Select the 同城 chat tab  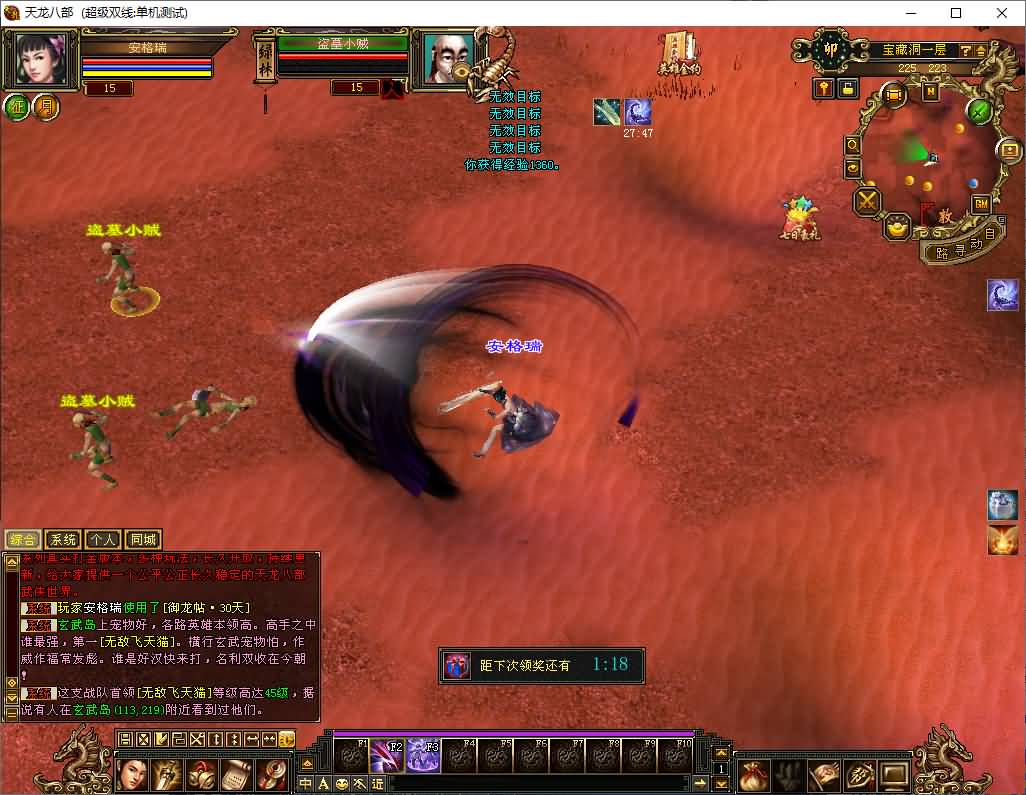144,540
